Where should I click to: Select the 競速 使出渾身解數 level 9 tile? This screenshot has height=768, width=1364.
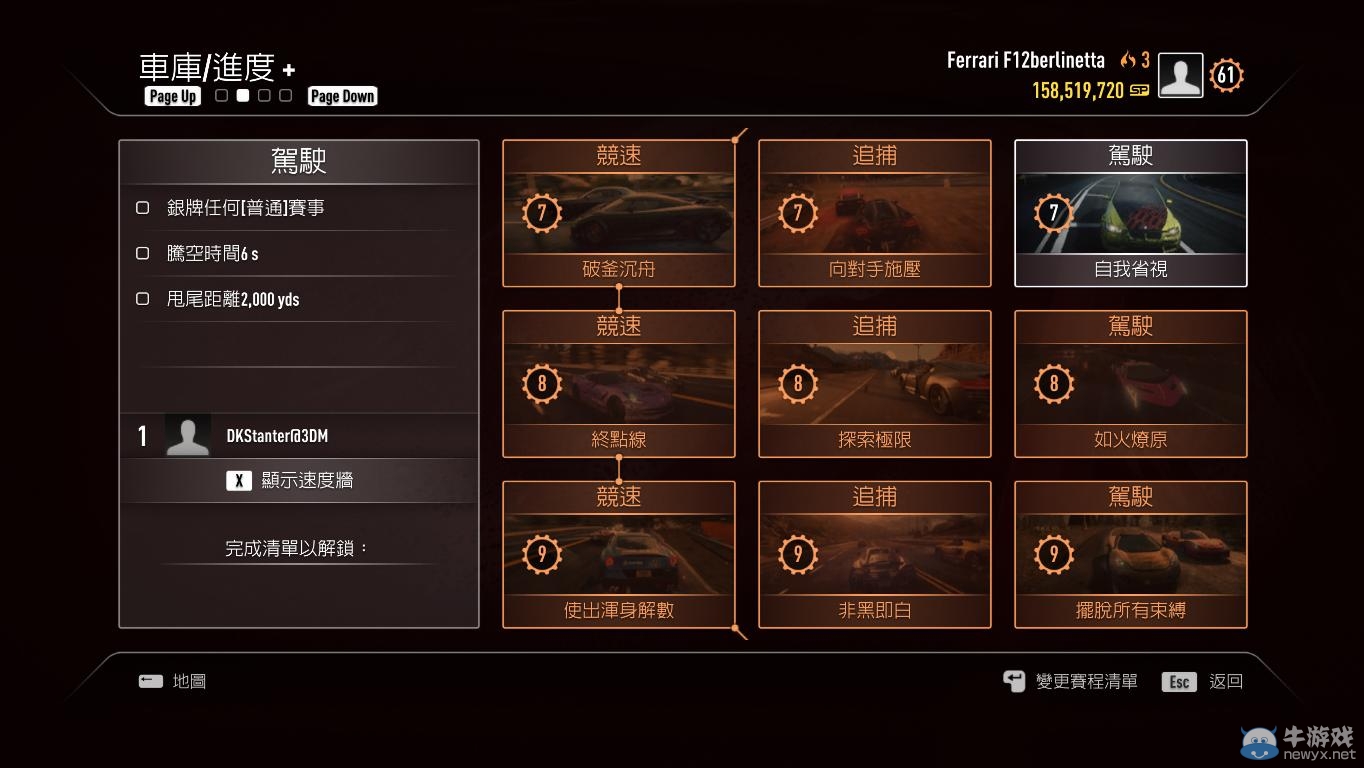click(x=618, y=554)
